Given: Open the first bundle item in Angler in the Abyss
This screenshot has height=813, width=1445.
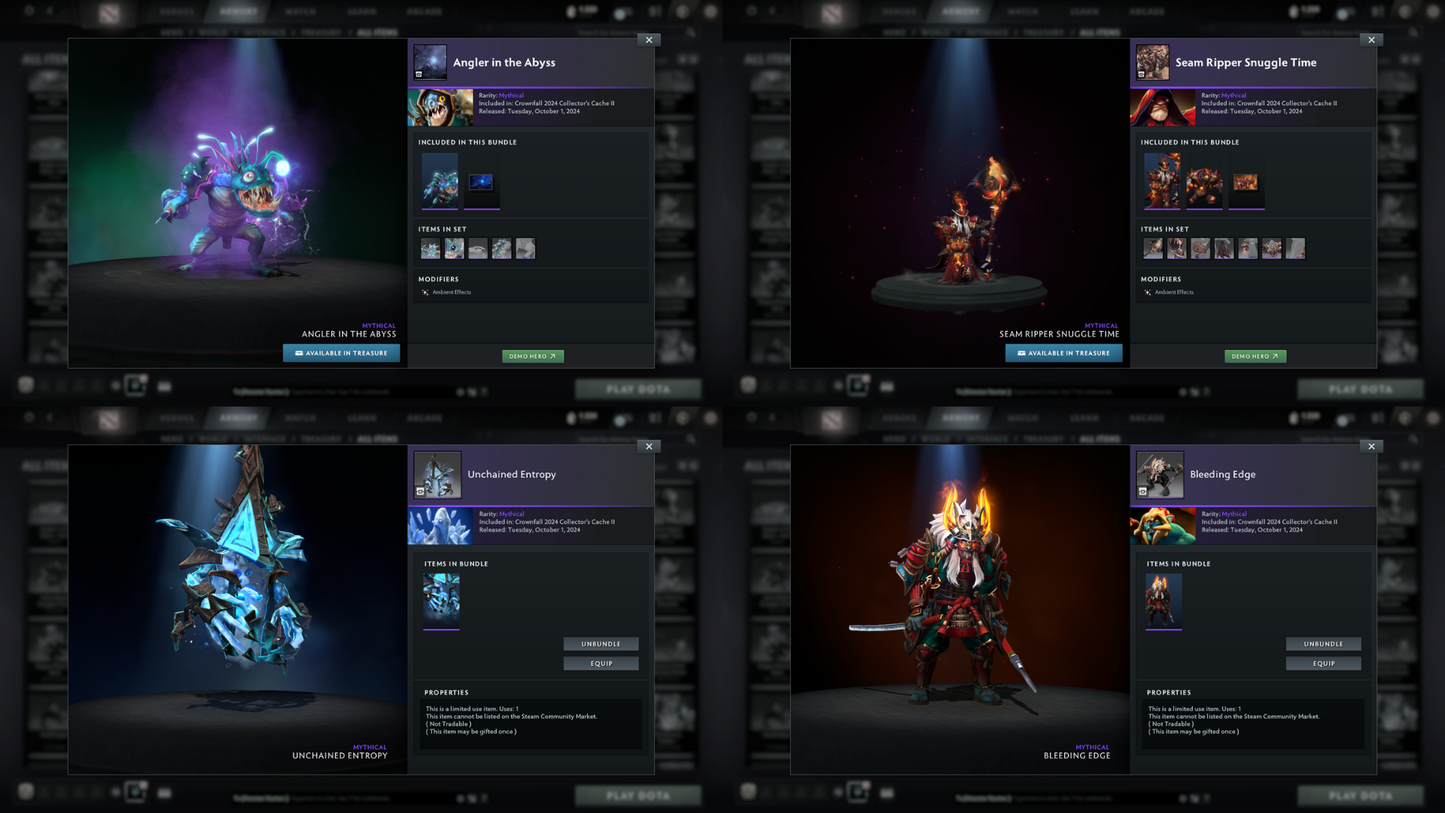Looking at the screenshot, I should tap(440, 181).
